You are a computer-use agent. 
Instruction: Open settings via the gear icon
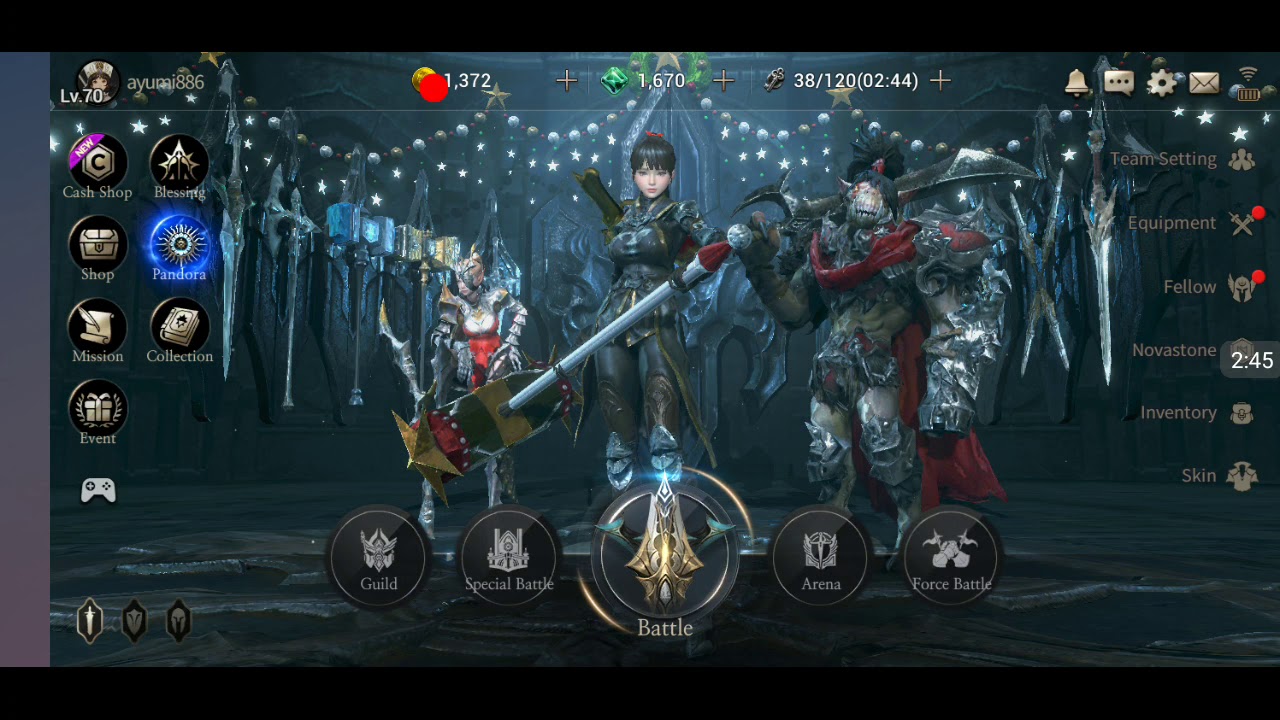(x=1161, y=82)
